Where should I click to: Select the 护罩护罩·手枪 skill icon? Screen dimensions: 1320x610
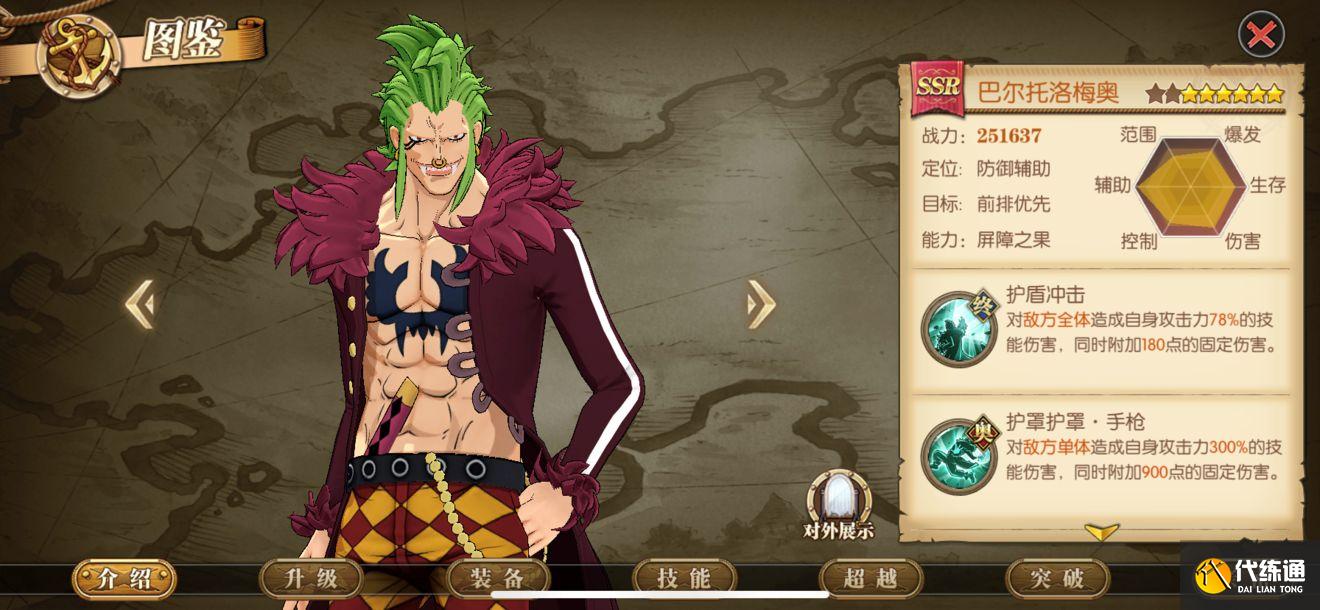951,455
